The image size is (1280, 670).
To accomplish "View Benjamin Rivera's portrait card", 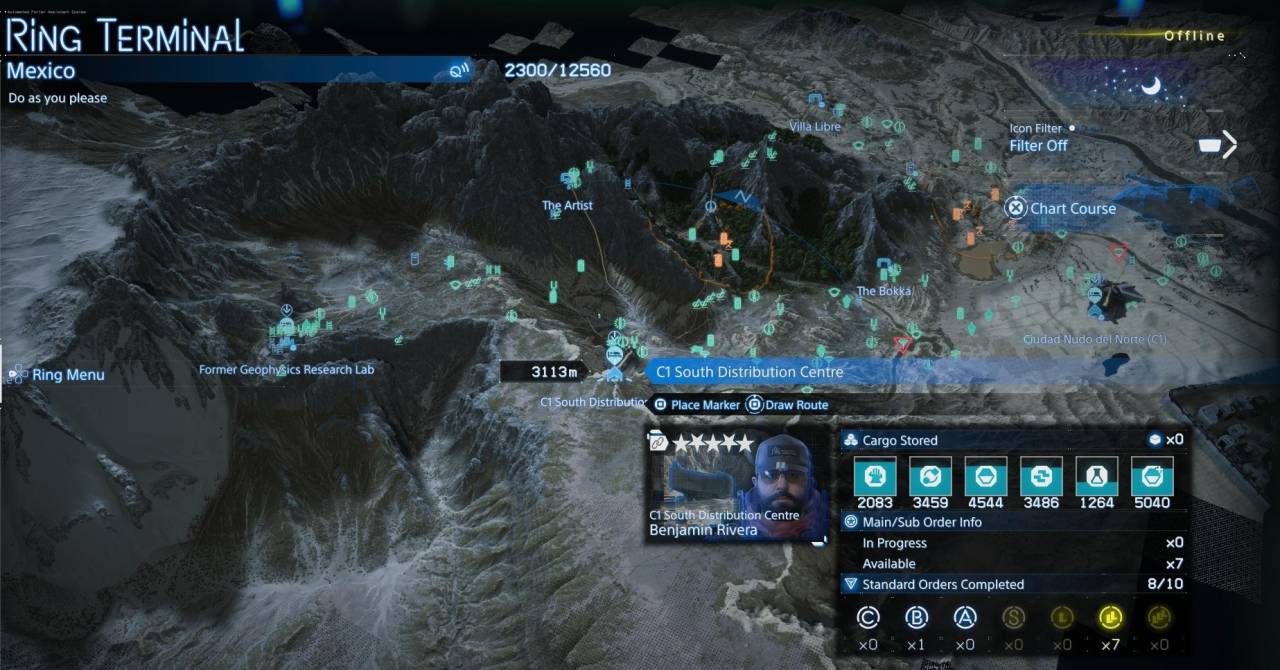I will pyautogui.click(x=738, y=486).
